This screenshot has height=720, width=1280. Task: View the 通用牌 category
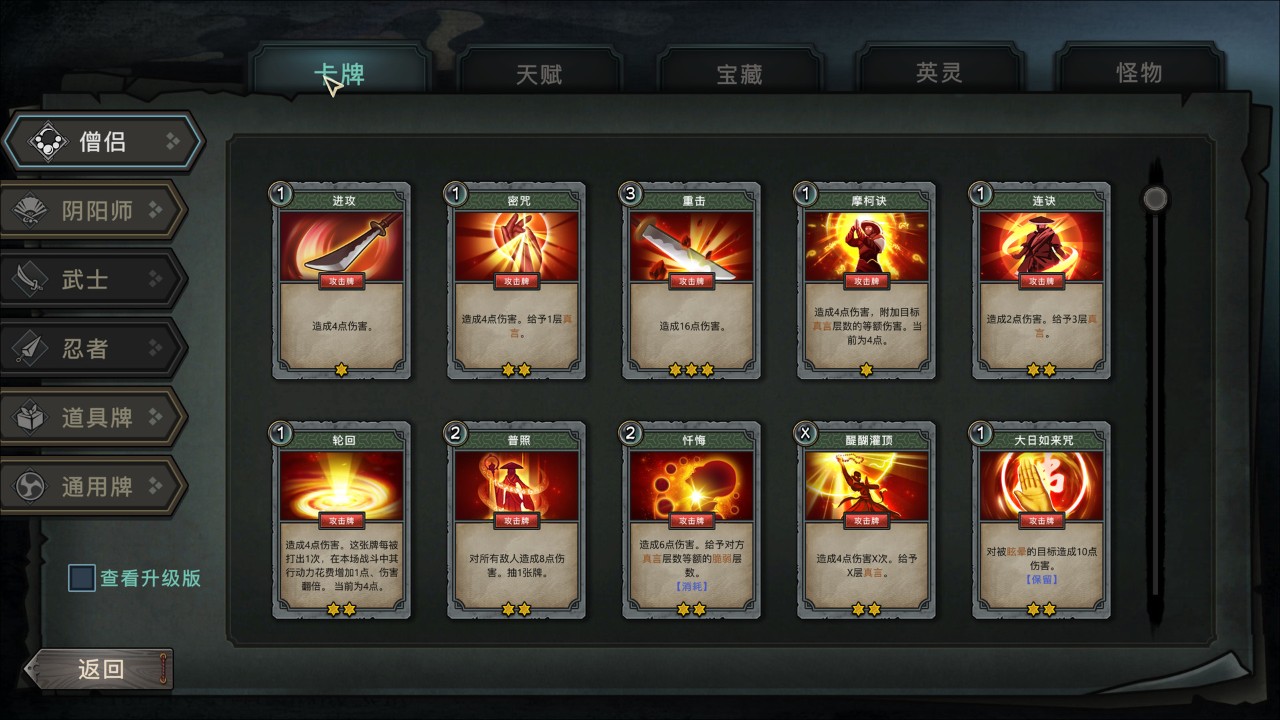[x=96, y=487]
